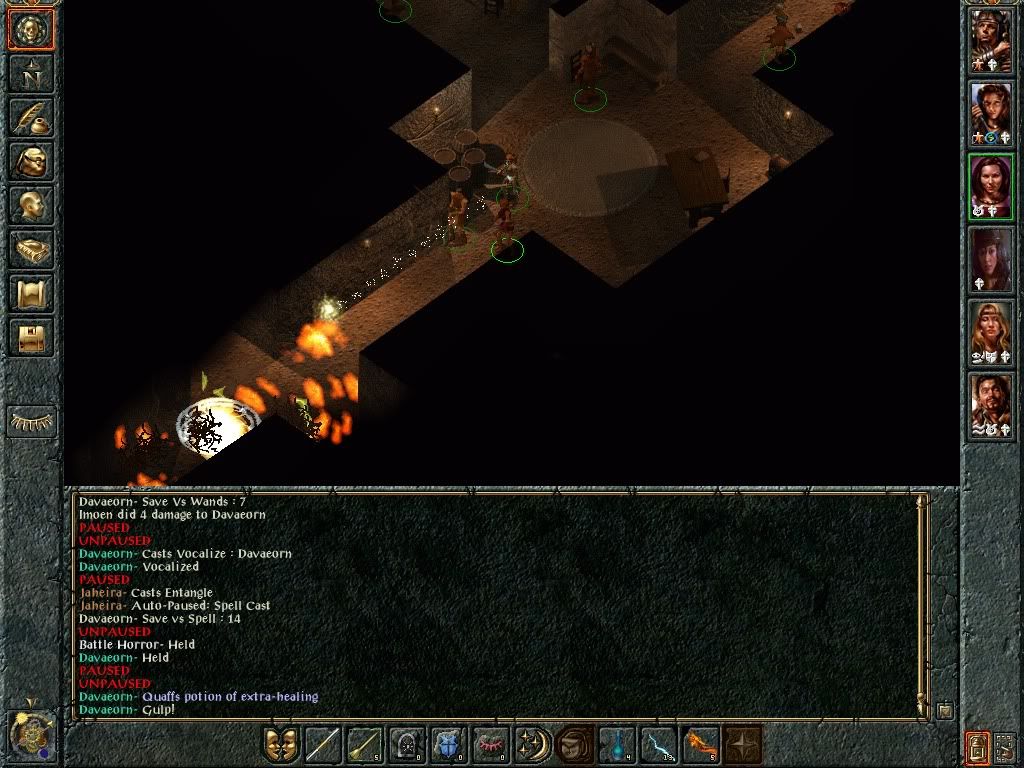Select the green-highlighted third party portrait
The image size is (1024, 768).
pyautogui.click(x=991, y=186)
